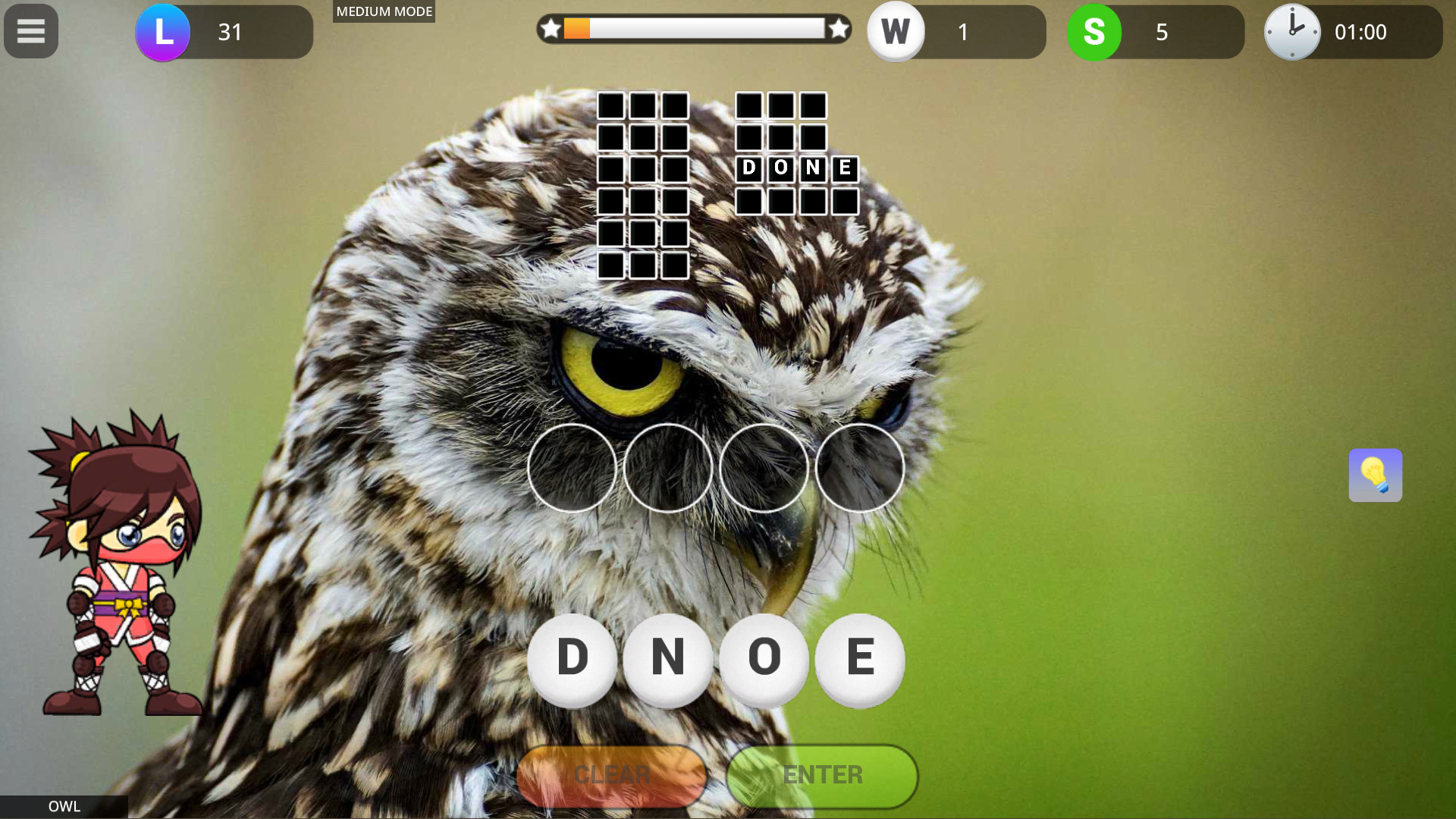Click the MEDIUM MODE label
Image resolution: width=1456 pixels, height=819 pixels.
[383, 11]
